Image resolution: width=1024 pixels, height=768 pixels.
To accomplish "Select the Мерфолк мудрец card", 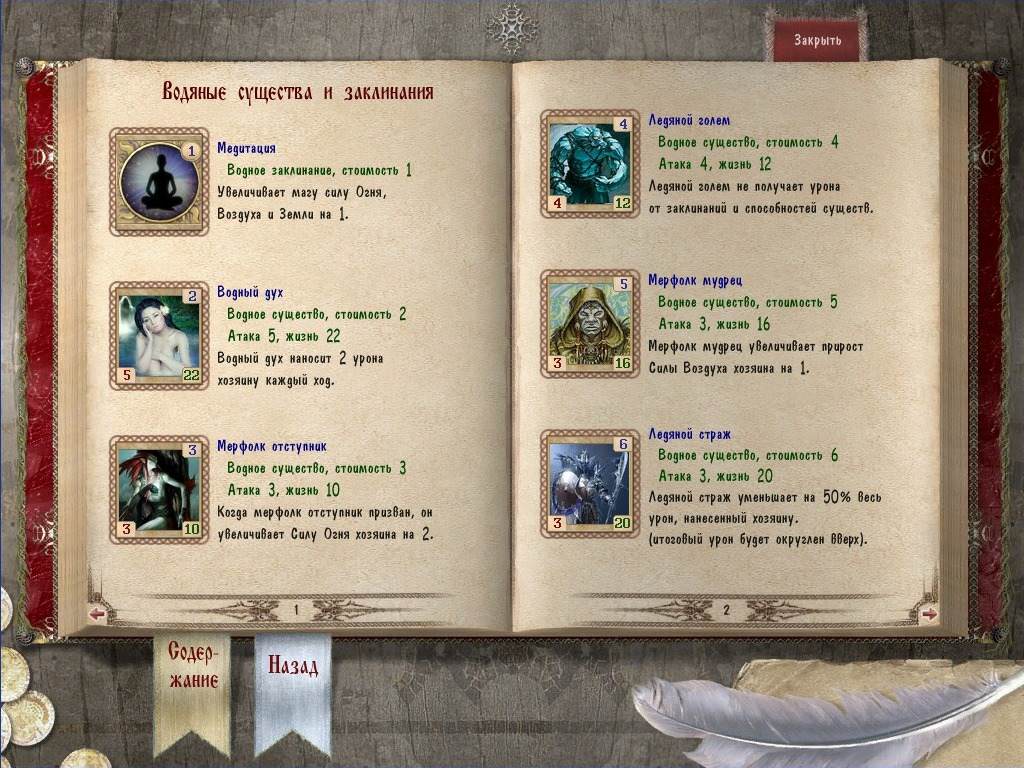I will click(x=591, y=323).
